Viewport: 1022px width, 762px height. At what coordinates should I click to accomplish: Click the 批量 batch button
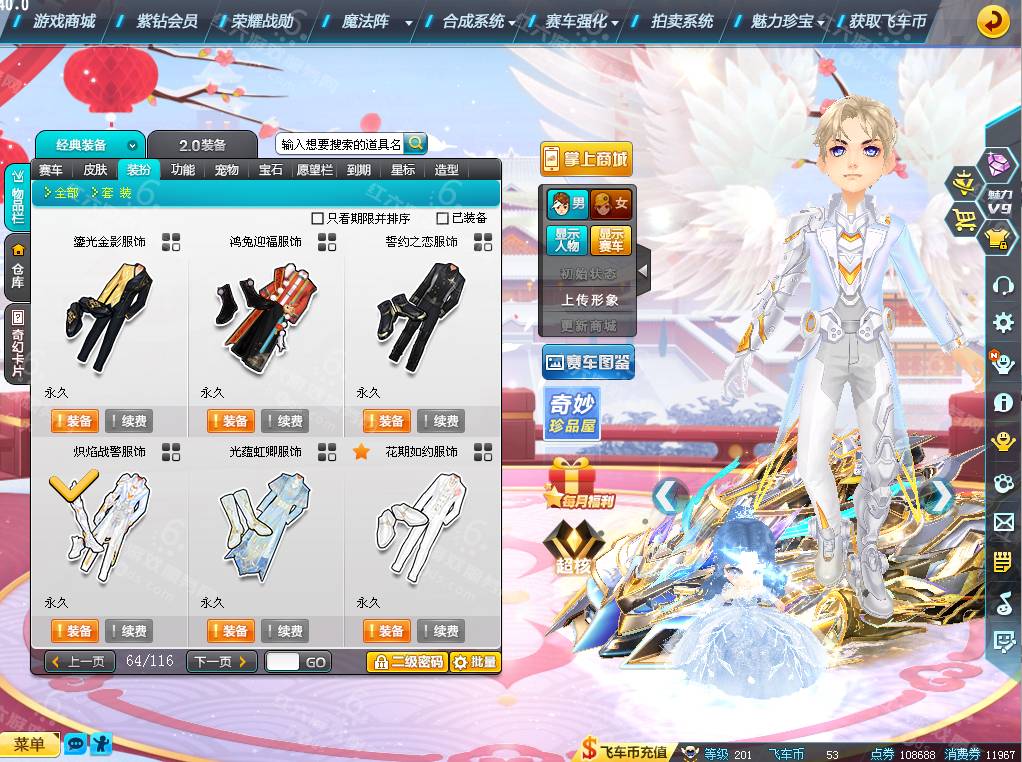(x=474, y=662)
